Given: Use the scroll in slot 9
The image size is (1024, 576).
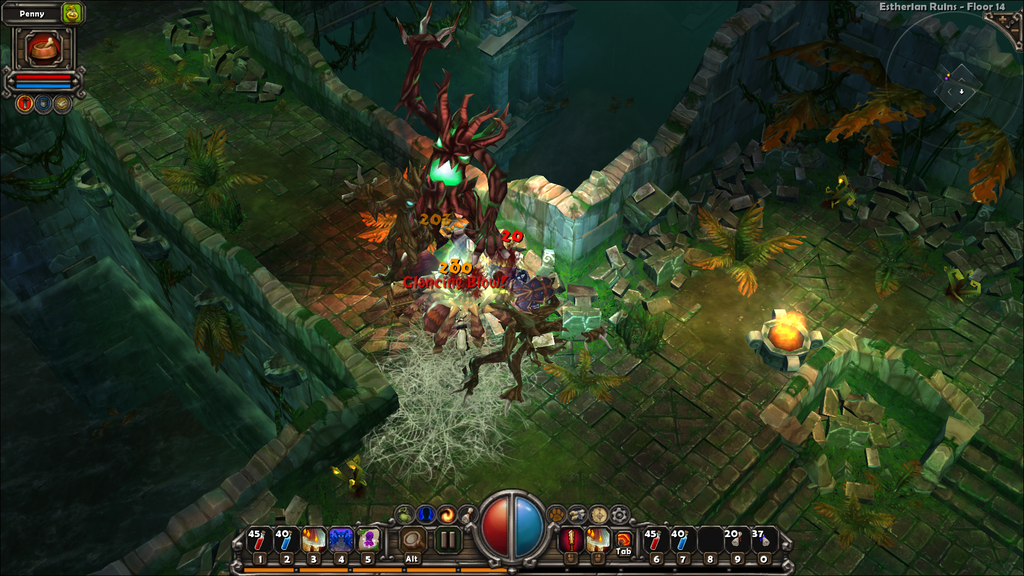Looking at the screenshot, I should (737, 541).
